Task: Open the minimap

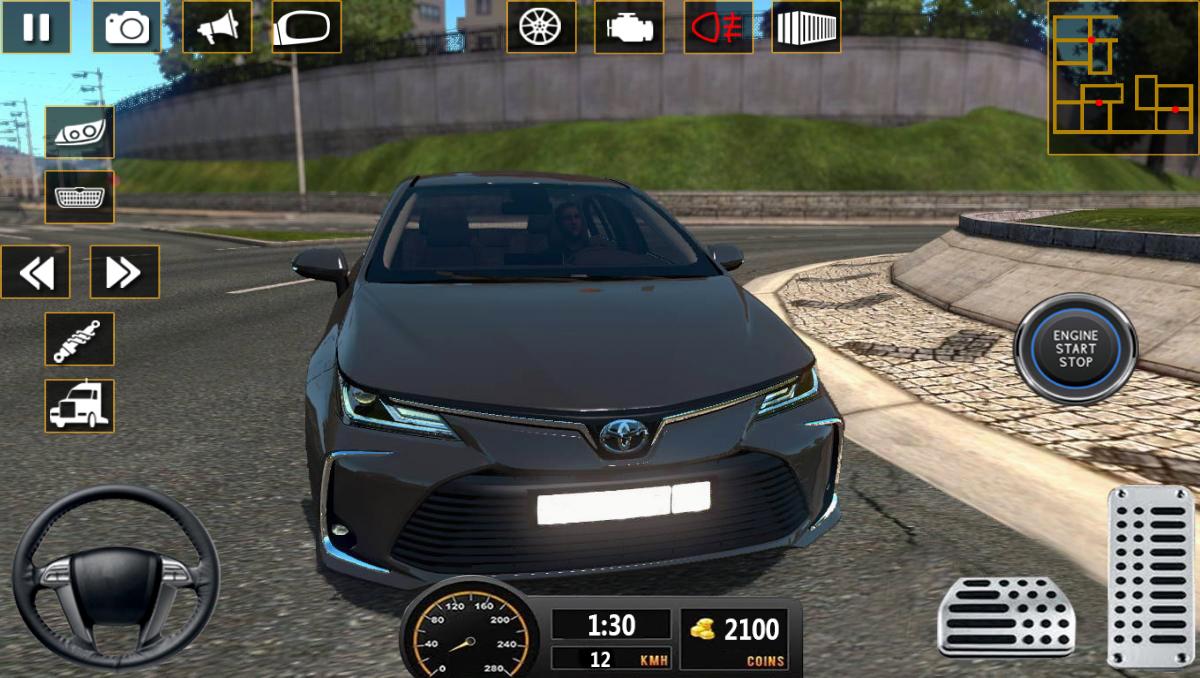Action: [x=1120, y=78]
